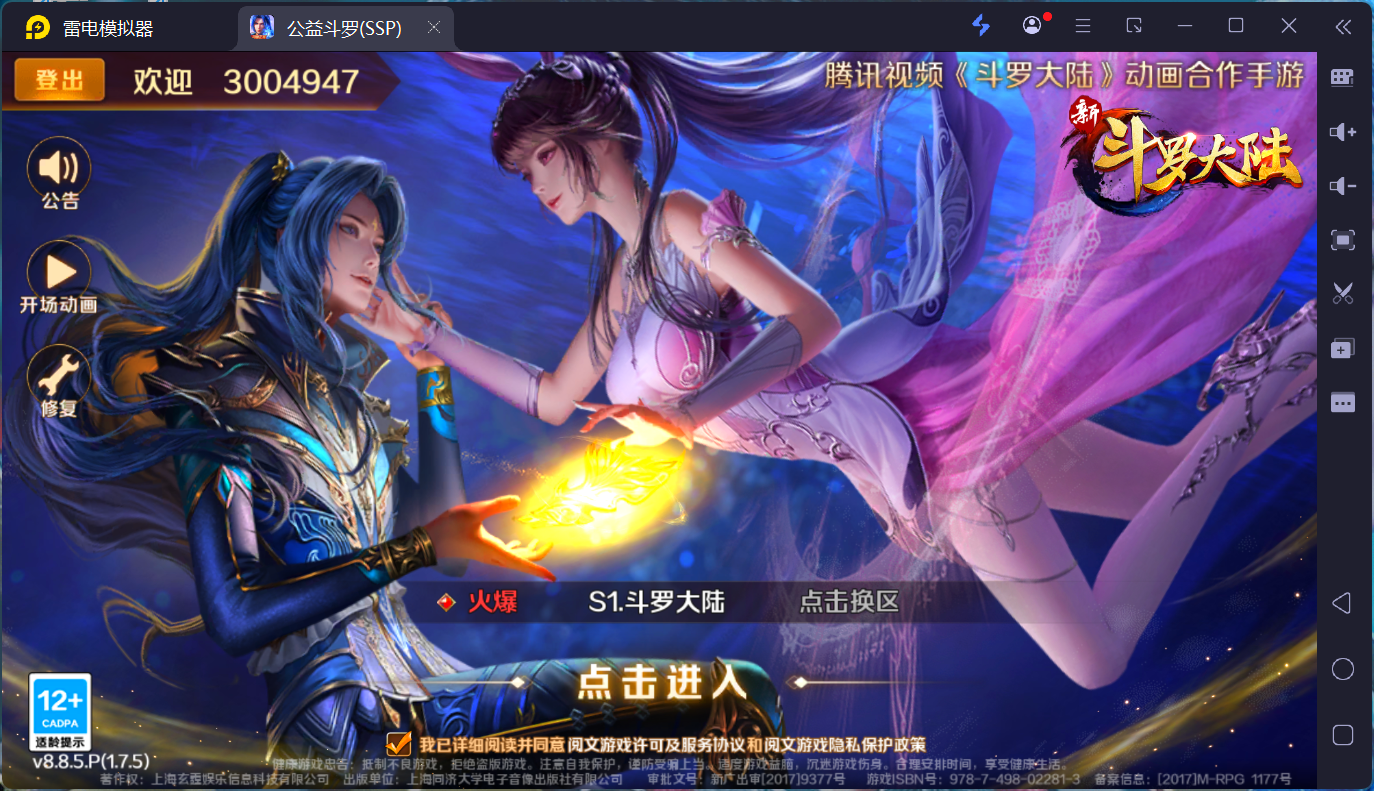Click the scissors tool in the sidebar
This screenshot has width=1374, height=791.
point(1342,294)
